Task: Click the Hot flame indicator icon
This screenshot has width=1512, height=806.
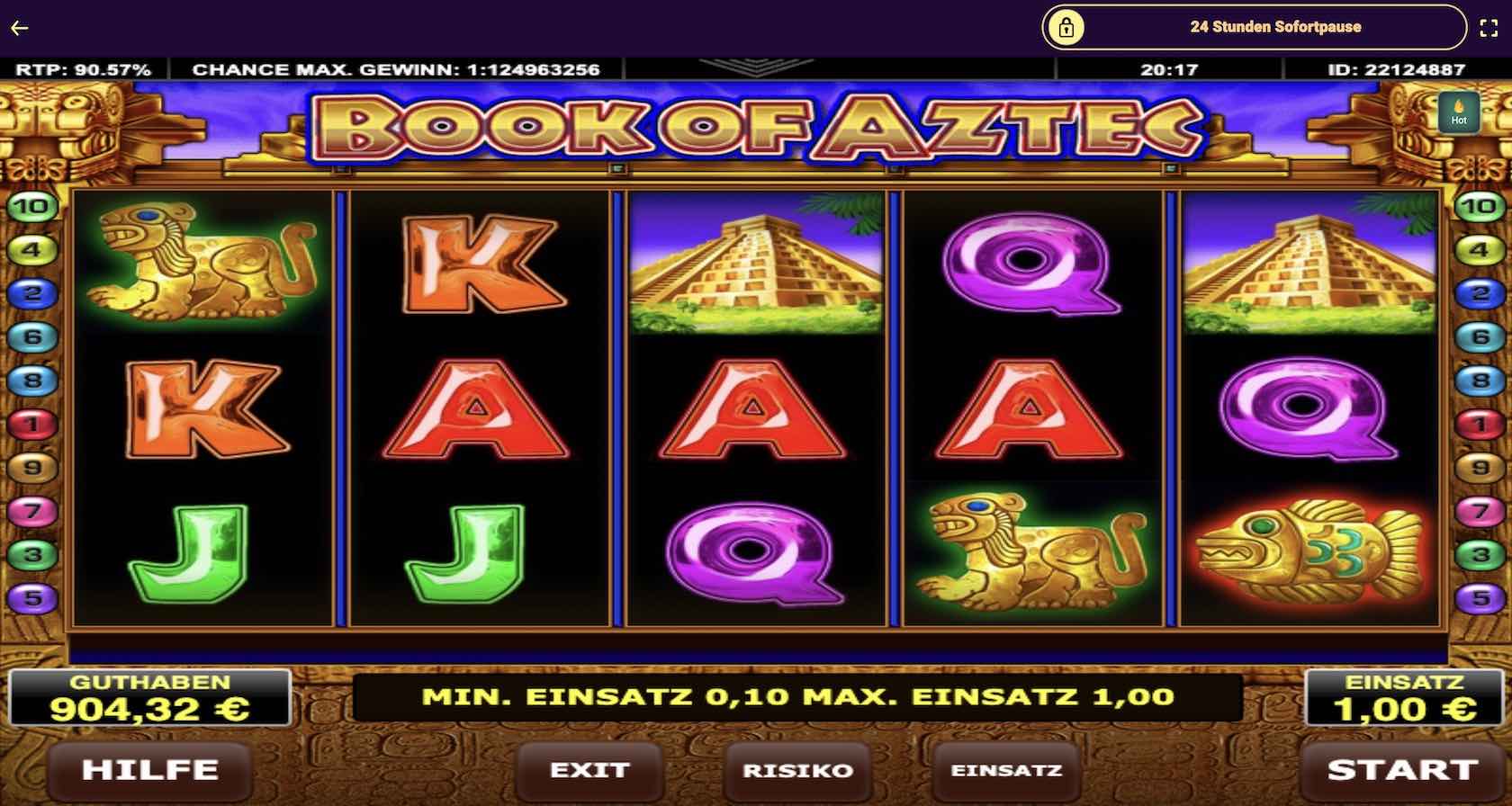Action: (x=1460, y=113)
